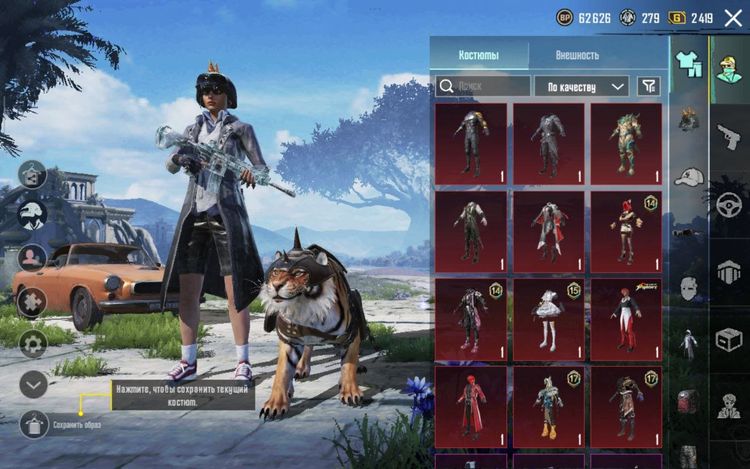The width and height of the screenshot is (750, 469).
Task: Choose the red trench coat costume
Action: click(x=470, y=407)
